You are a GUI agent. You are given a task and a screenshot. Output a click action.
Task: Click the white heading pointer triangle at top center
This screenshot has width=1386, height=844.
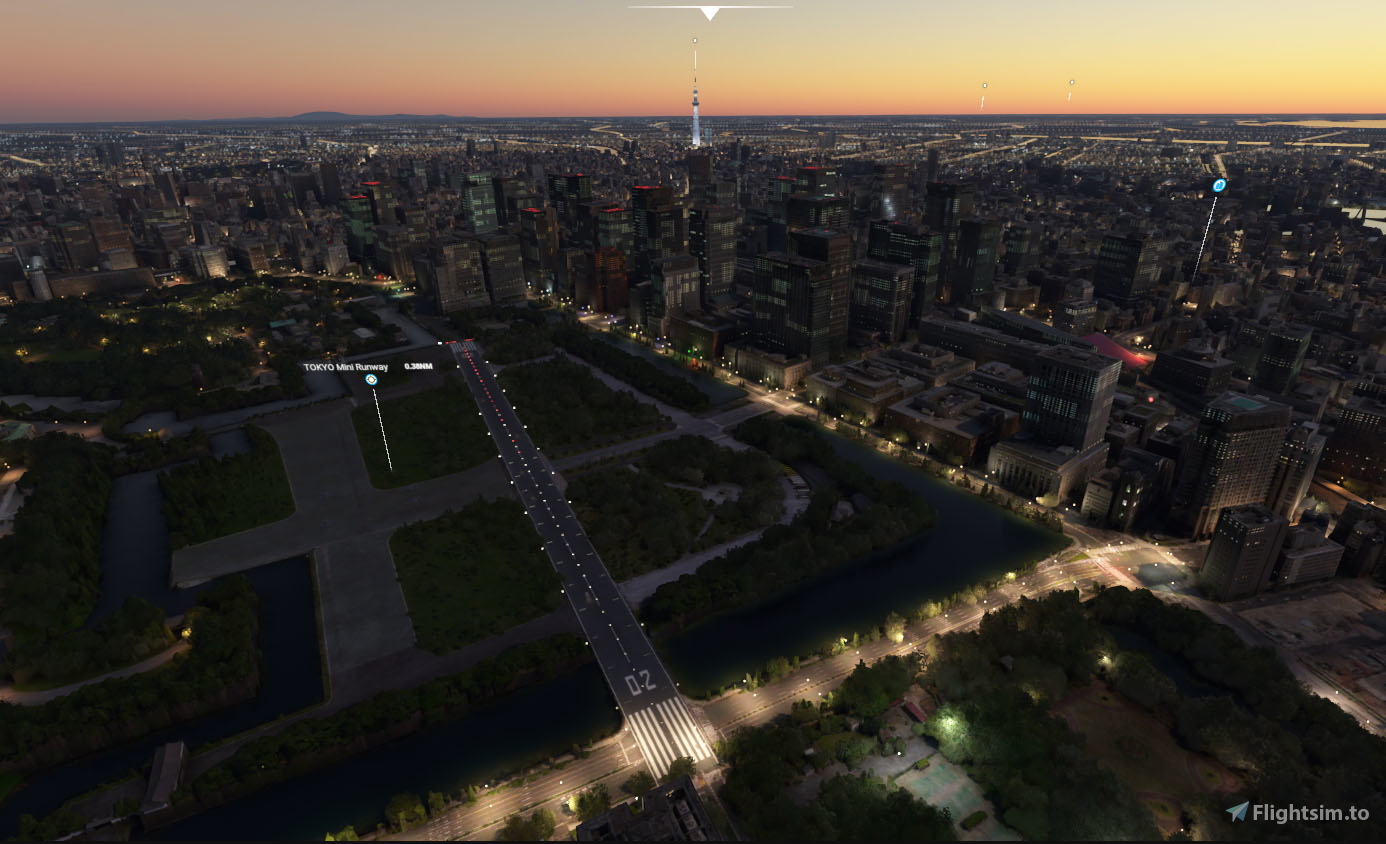(710, 10)
